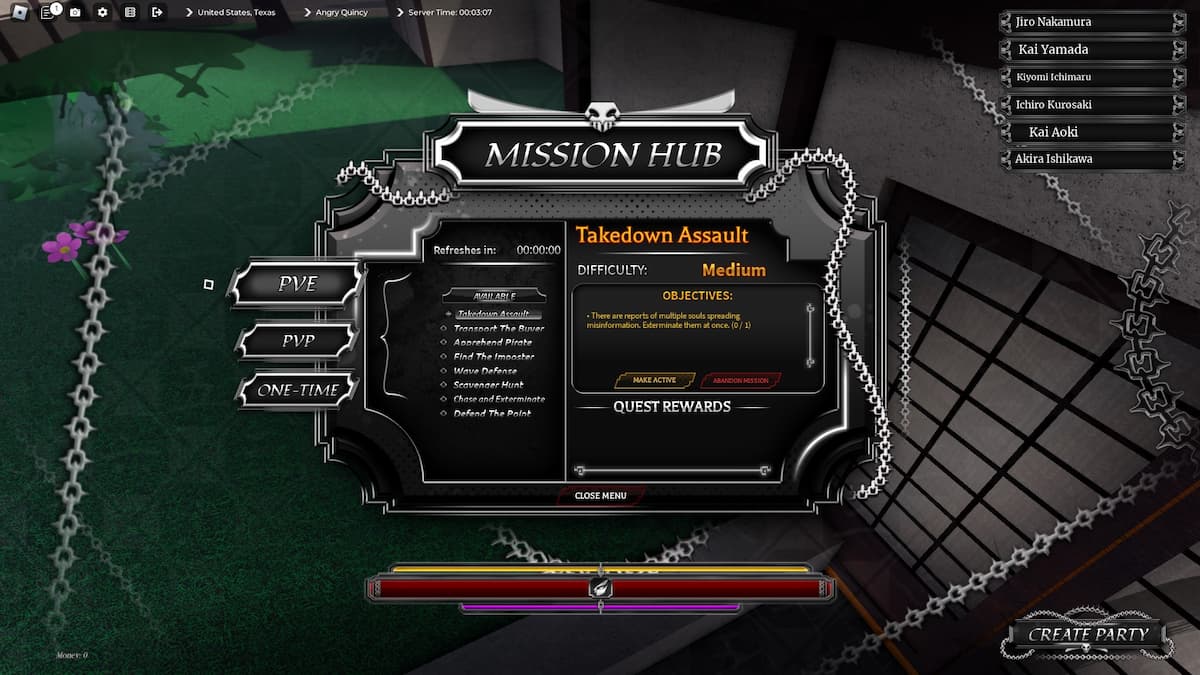Click Akira Ishikawa in the player list
The image size is (1200, 675).
click(1087, 159)
